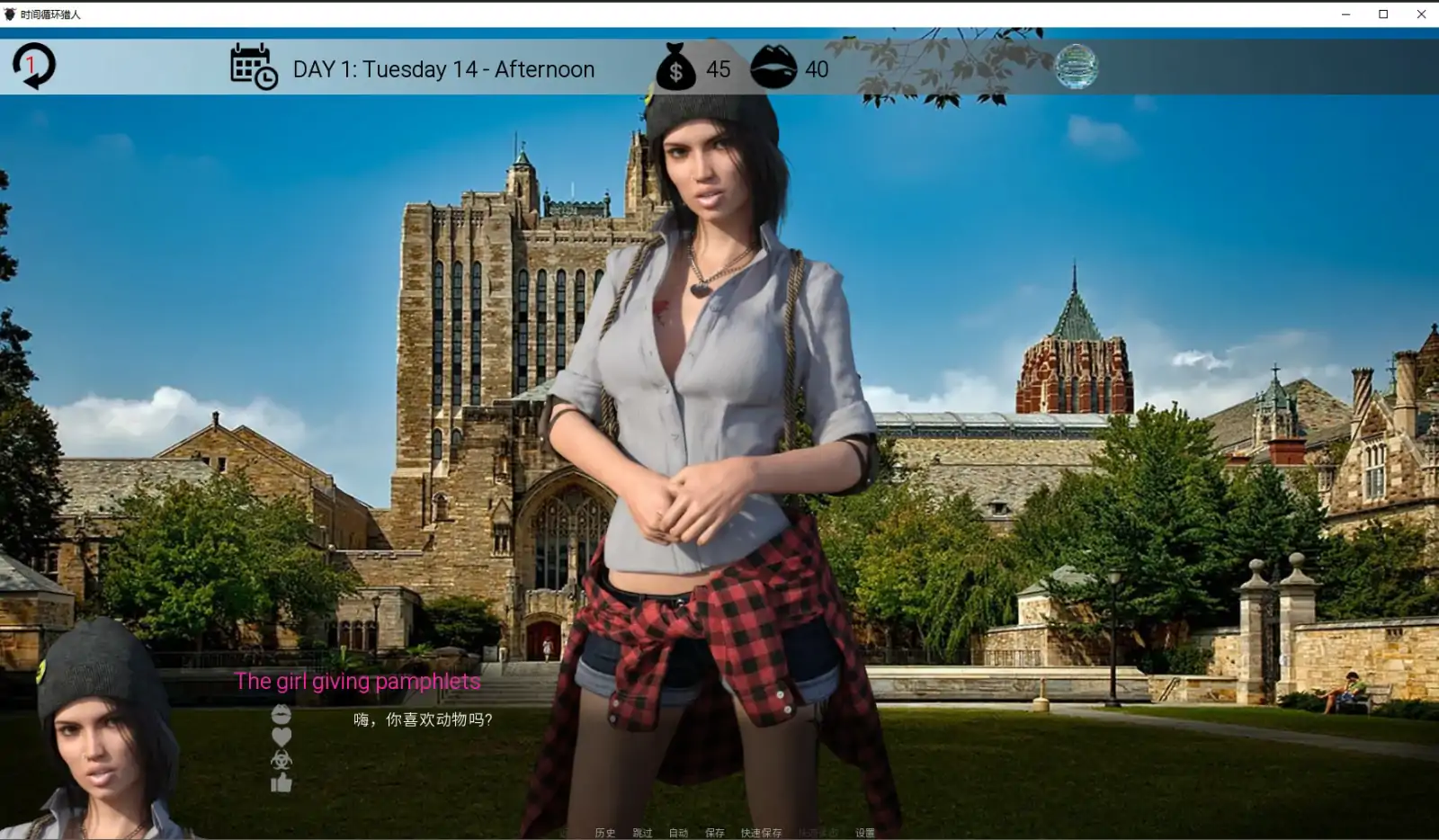
Task: Open the 保存 (Save) screen
Action: coord(715,833)
